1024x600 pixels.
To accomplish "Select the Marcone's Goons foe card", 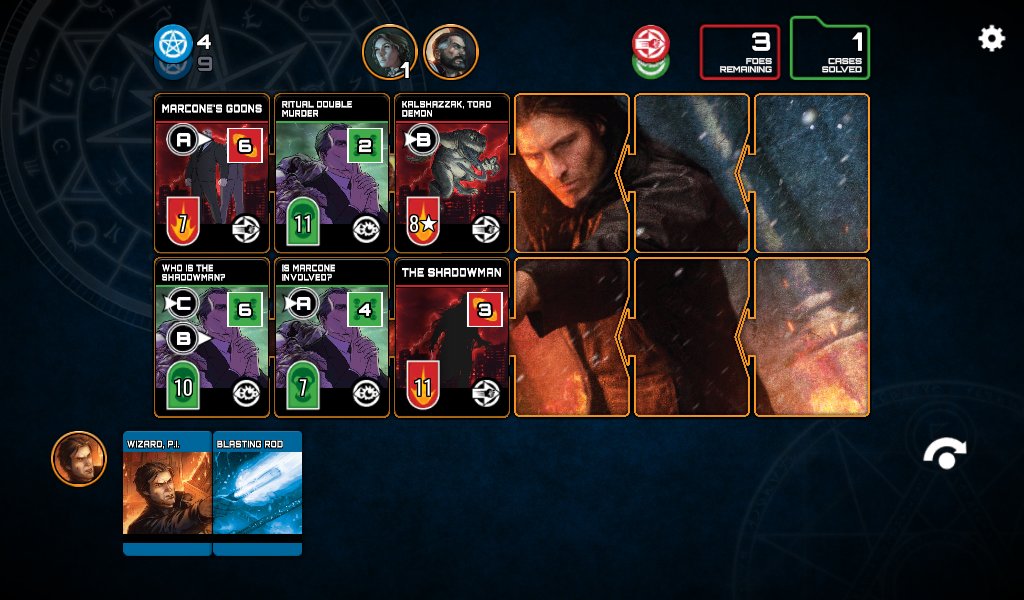I will 212,173.
